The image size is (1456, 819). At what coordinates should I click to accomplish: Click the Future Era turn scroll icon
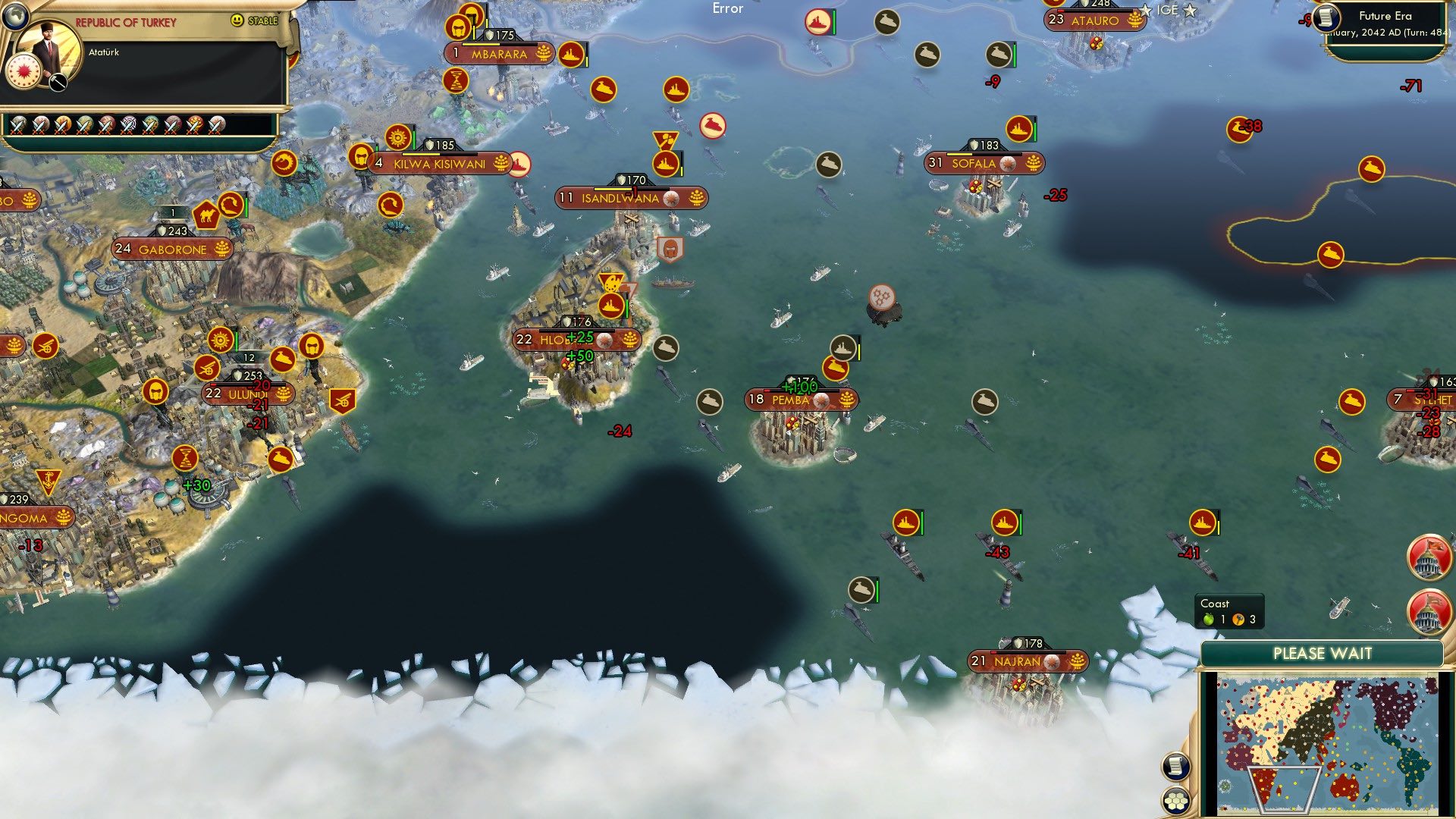pyautogui.click(x=1327, y=18)
